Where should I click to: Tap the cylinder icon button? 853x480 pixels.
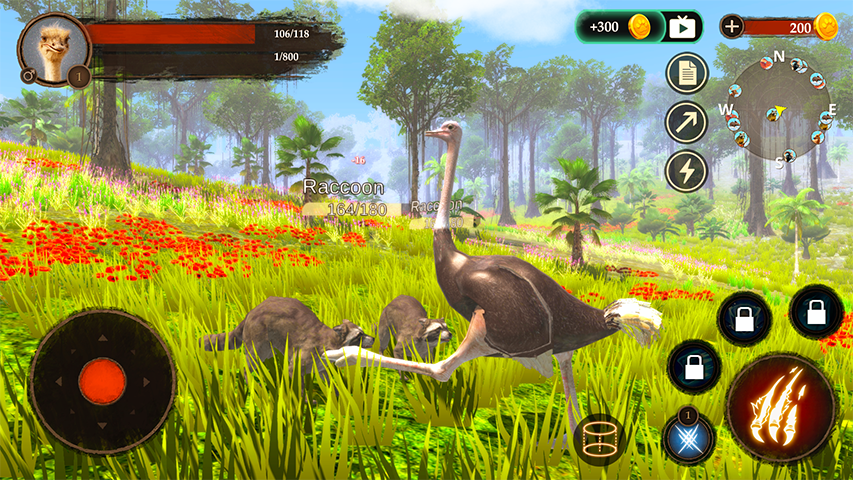click(x=600, y=440)
